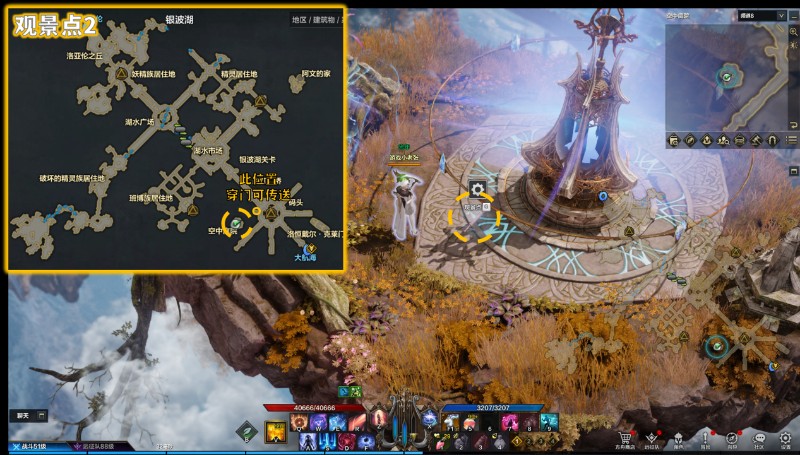Open the guide compass menu button
Viewport: 800px width, 455px height.
point(732,438)
